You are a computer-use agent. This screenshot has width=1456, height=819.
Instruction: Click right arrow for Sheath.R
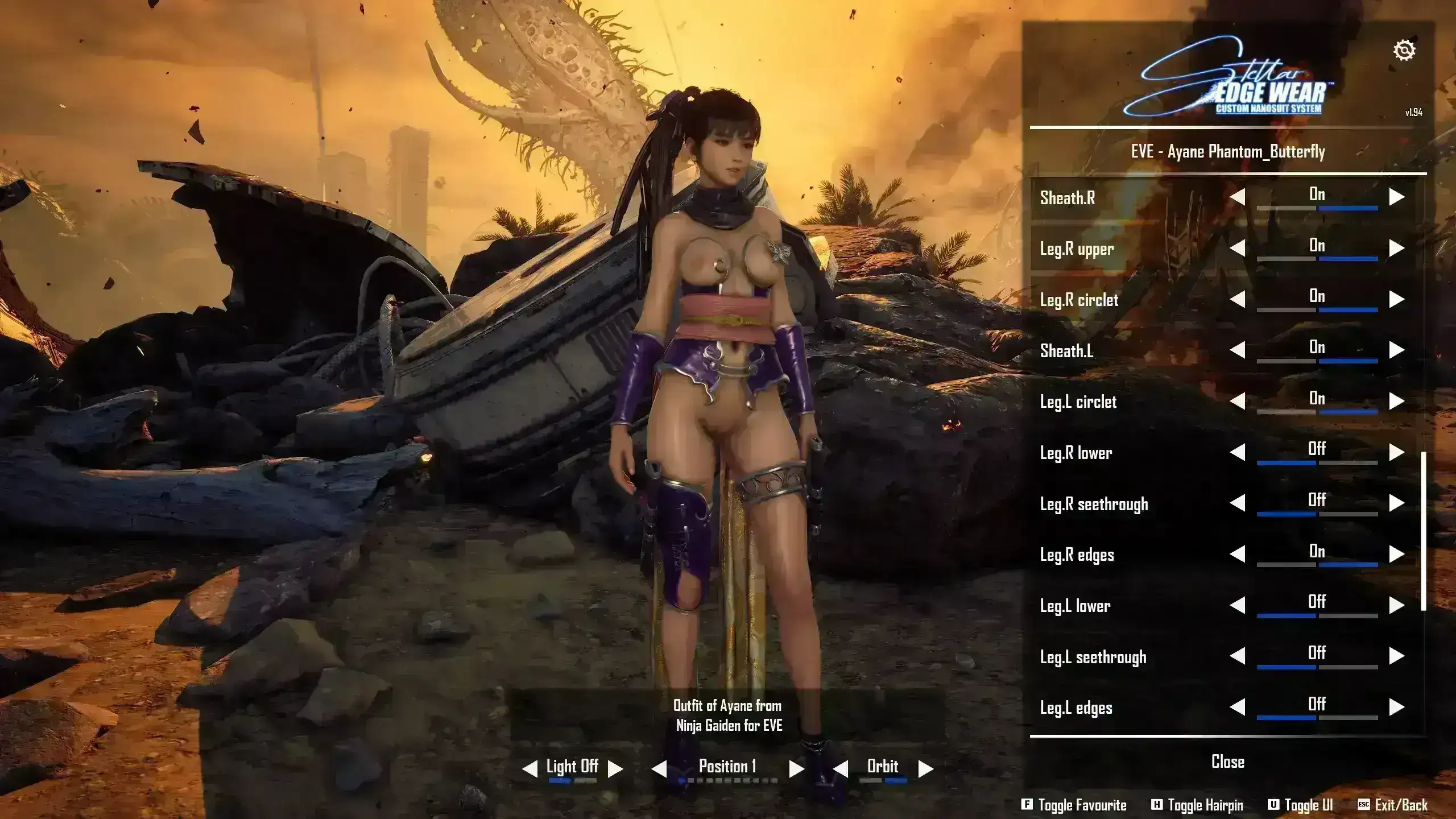tap(1396, 197)
